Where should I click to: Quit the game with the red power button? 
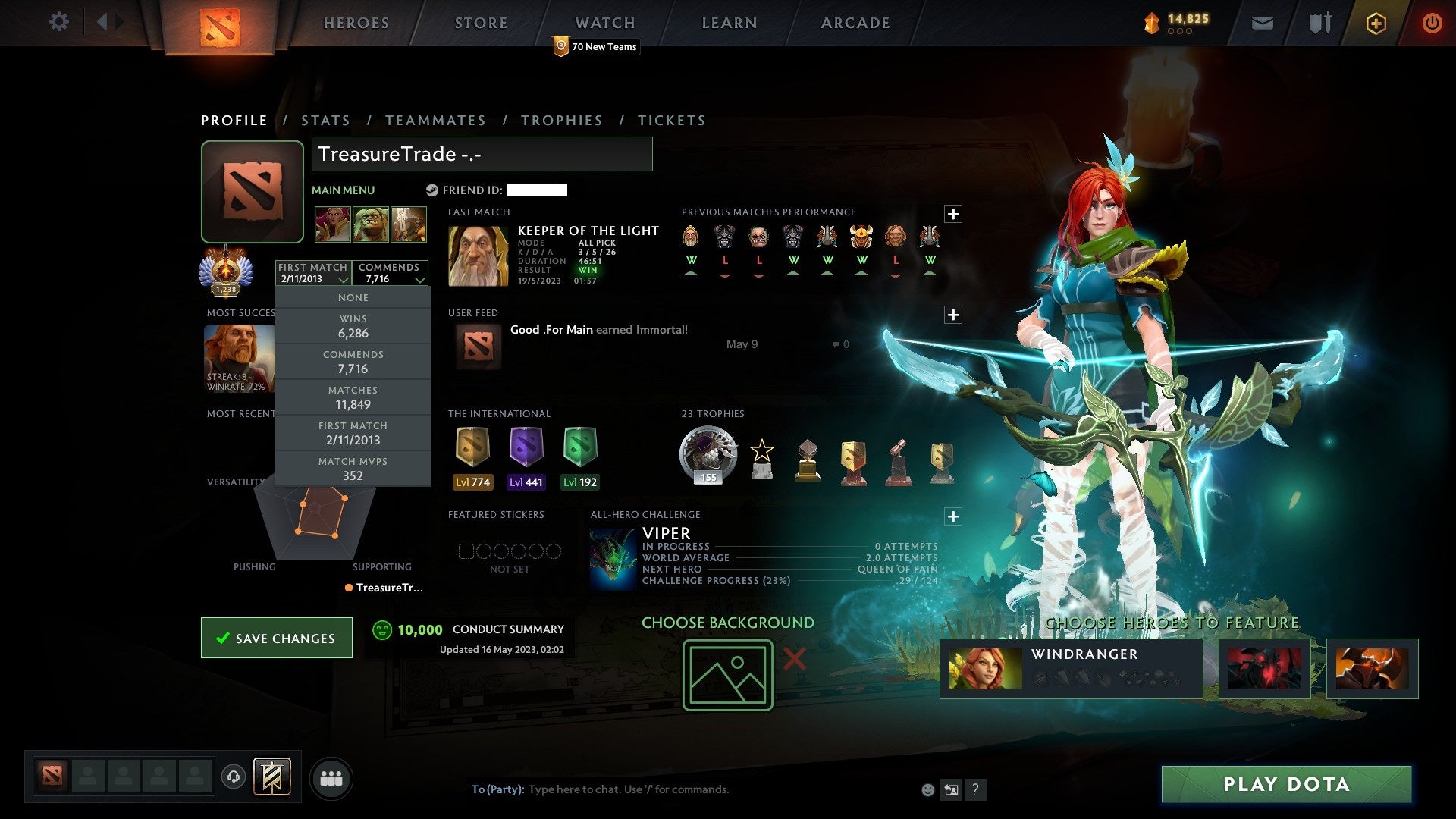pyautogui.click(x=1432, y=23)
